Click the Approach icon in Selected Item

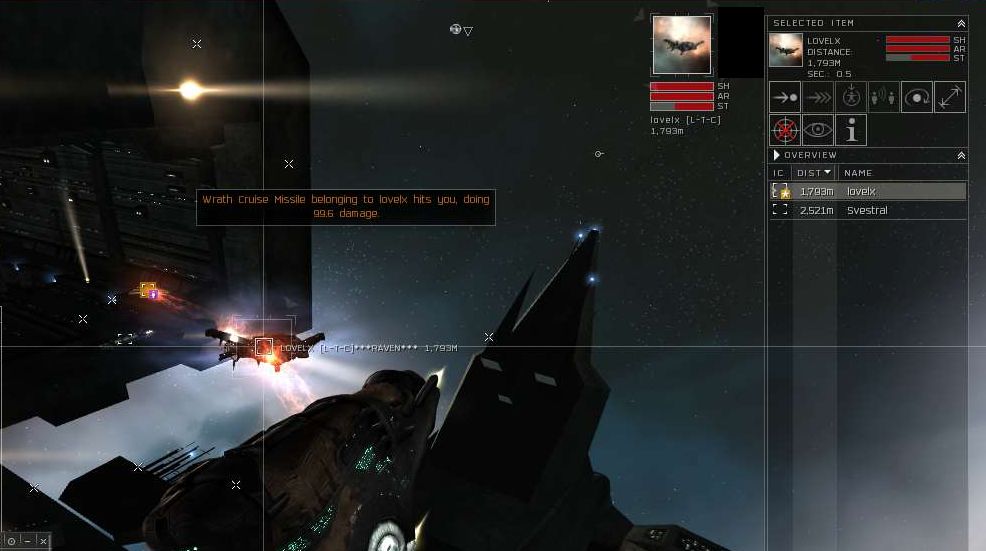tap(785, 97)
